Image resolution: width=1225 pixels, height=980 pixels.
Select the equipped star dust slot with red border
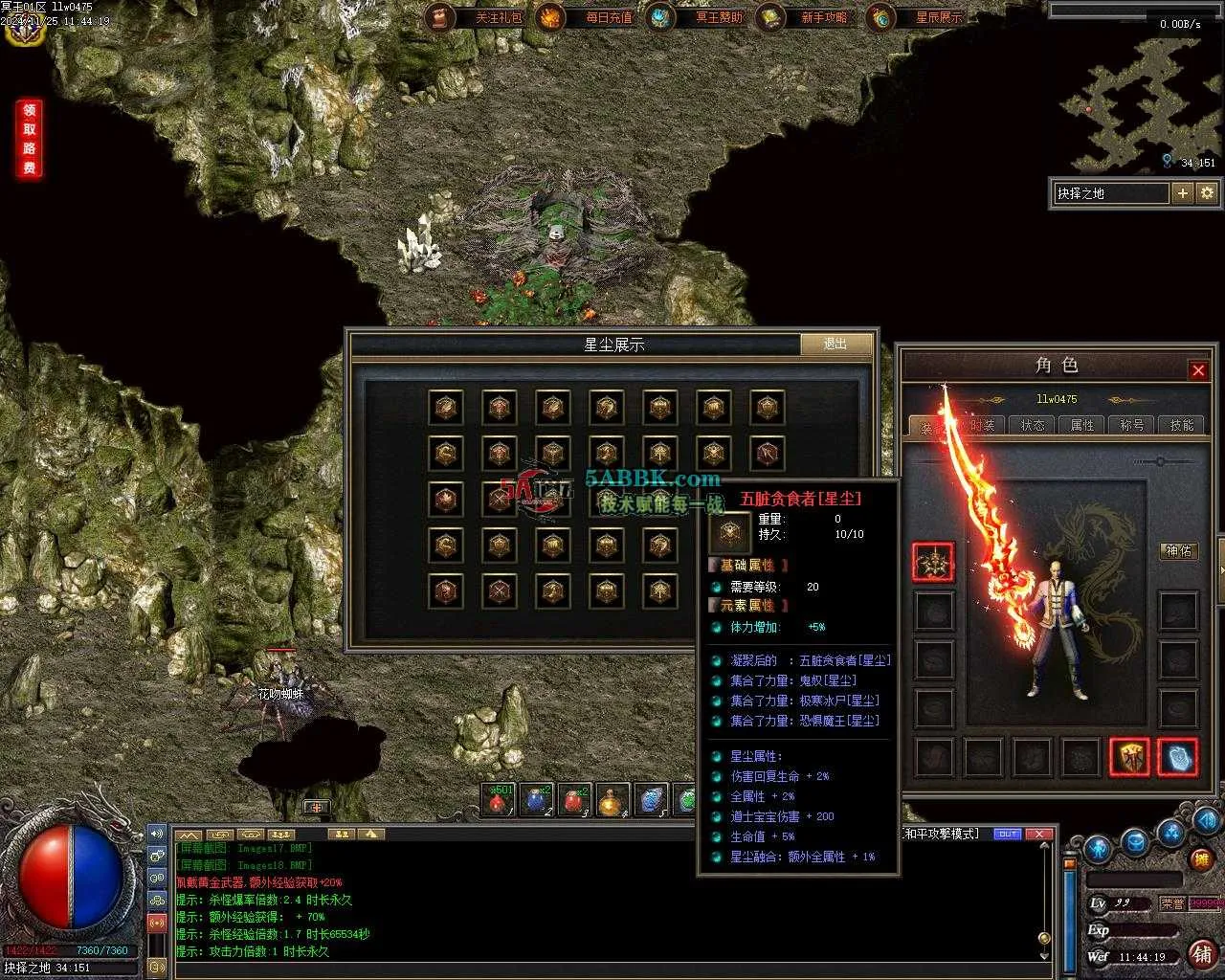[x=932, y=563]
